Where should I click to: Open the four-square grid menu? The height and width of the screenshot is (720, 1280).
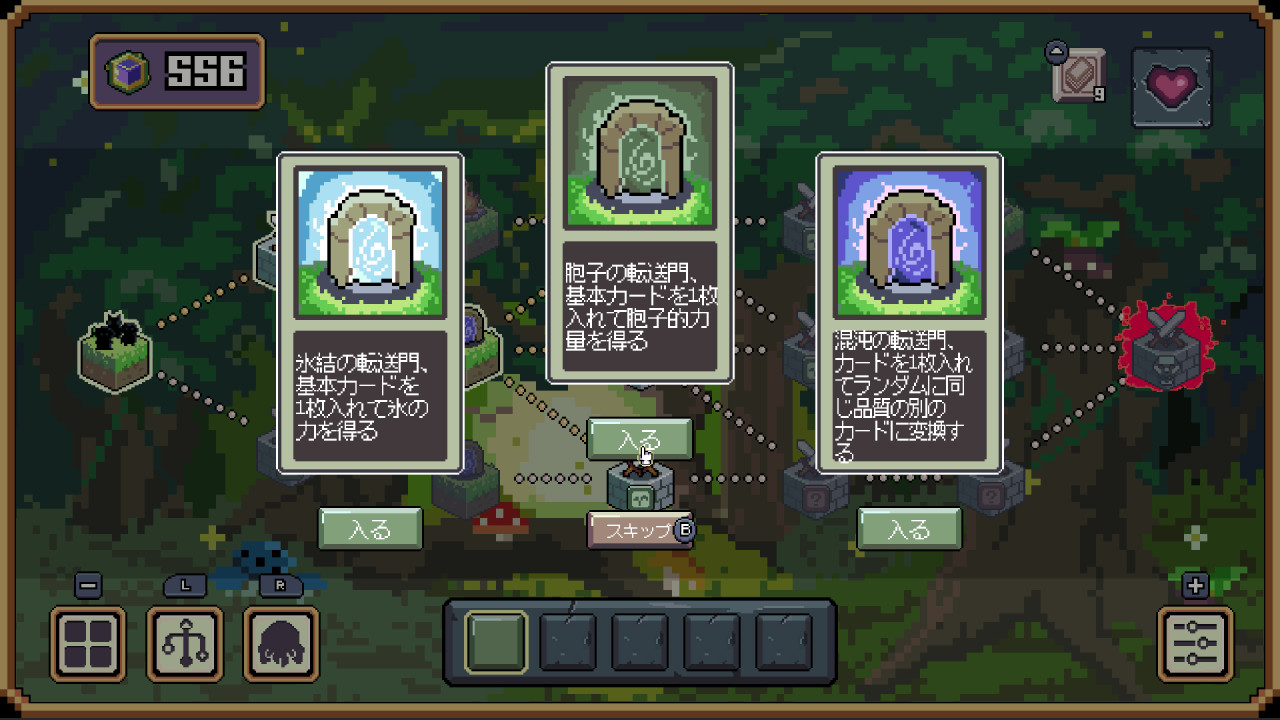point(88,643)
